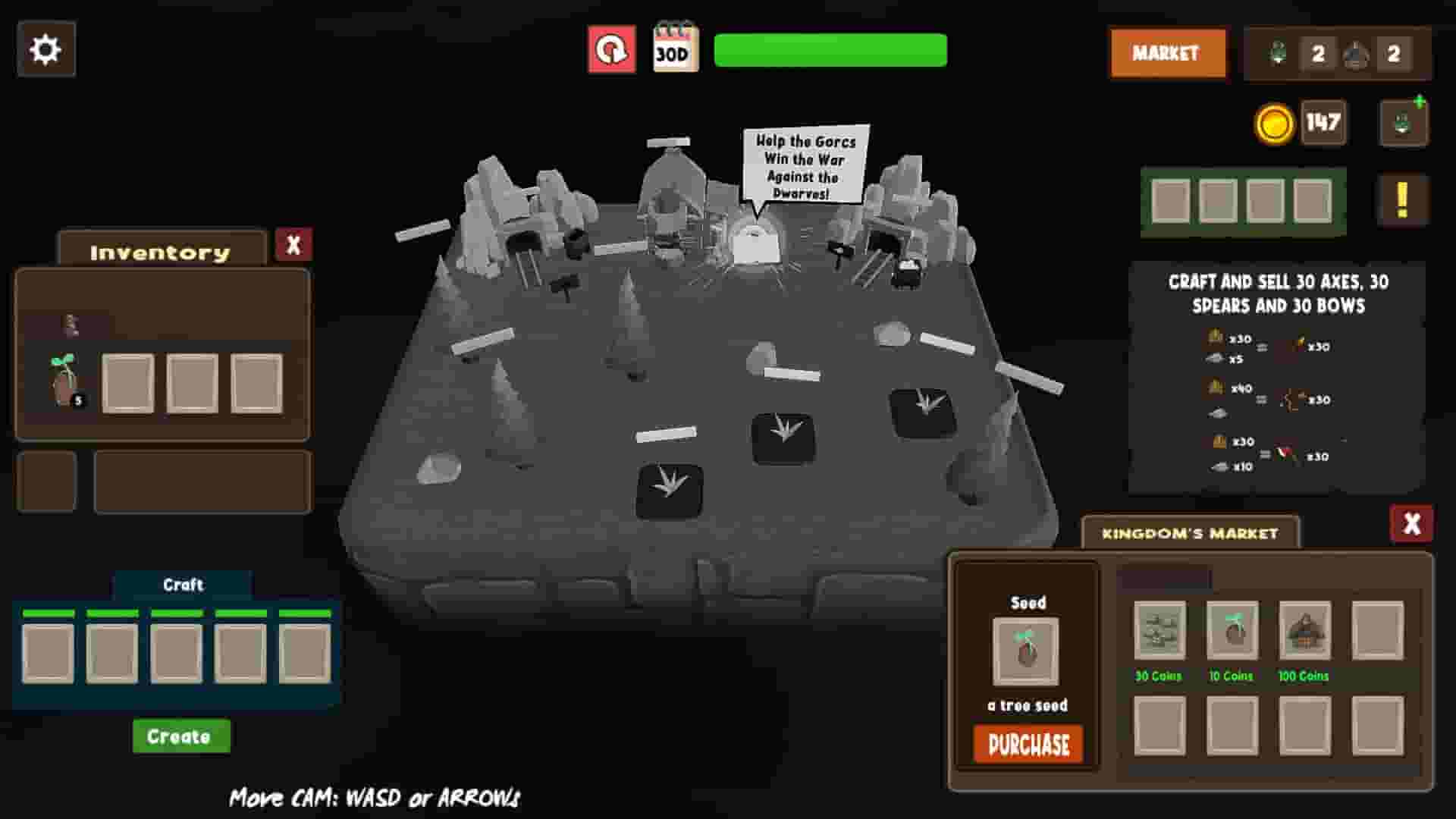Image resolution: width=1456 pixels, height=819 pixels.
Task: Click the Kingdom's Market title tab
Action: [x=1191, y=532]
